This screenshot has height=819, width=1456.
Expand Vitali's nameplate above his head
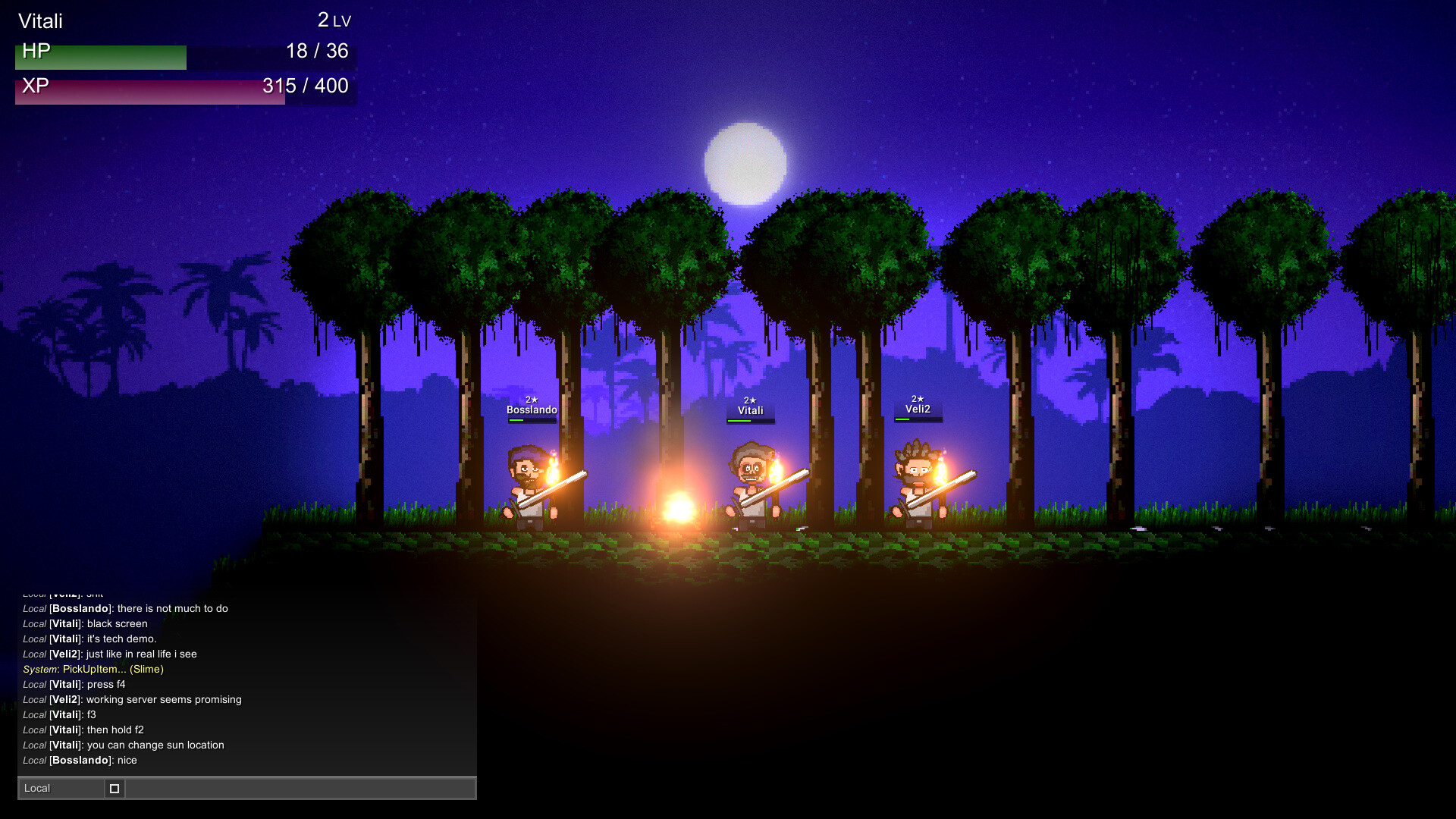[751, 409]
